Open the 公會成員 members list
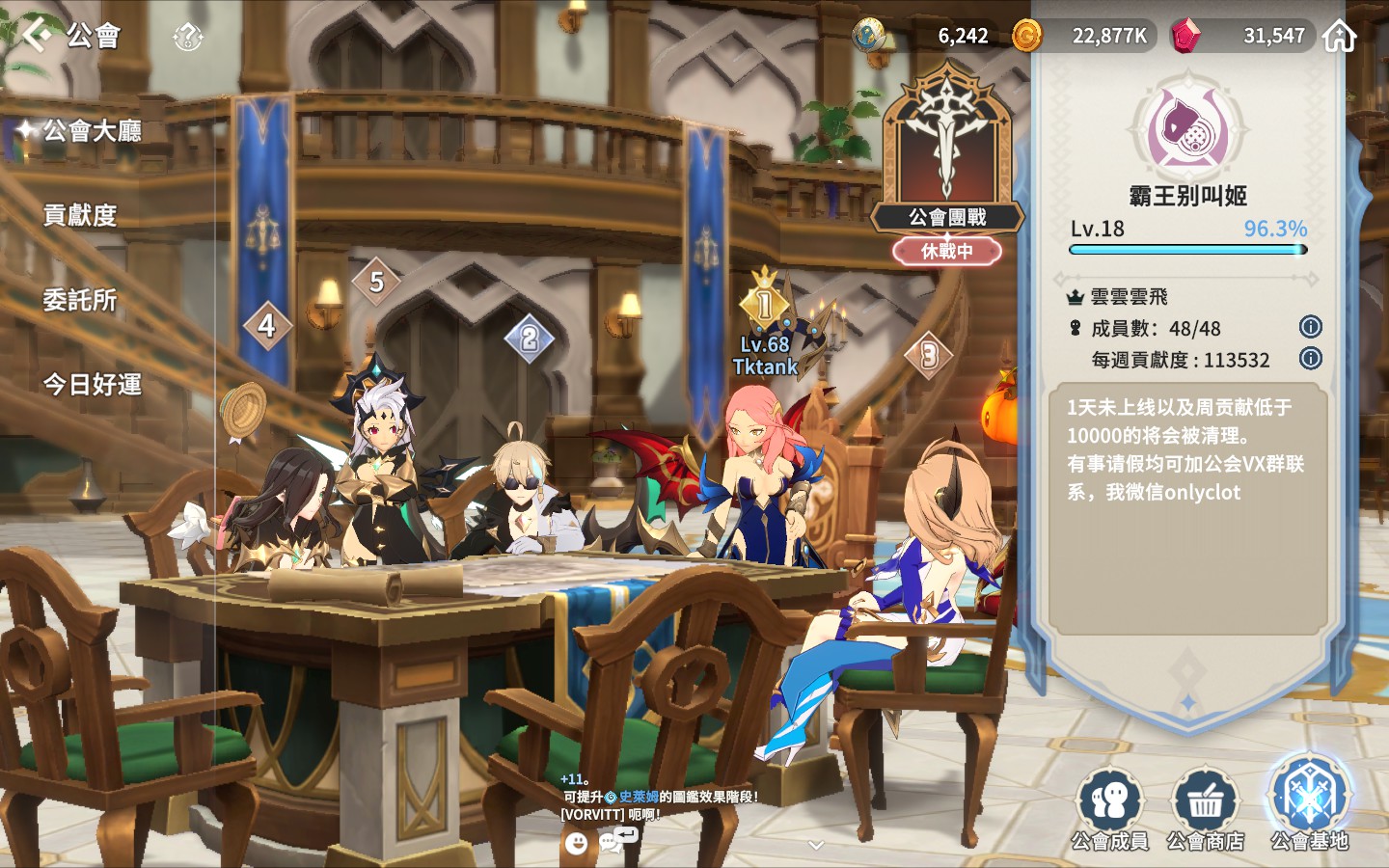This screenshot has height=868, width=1389. point(1110,808)
